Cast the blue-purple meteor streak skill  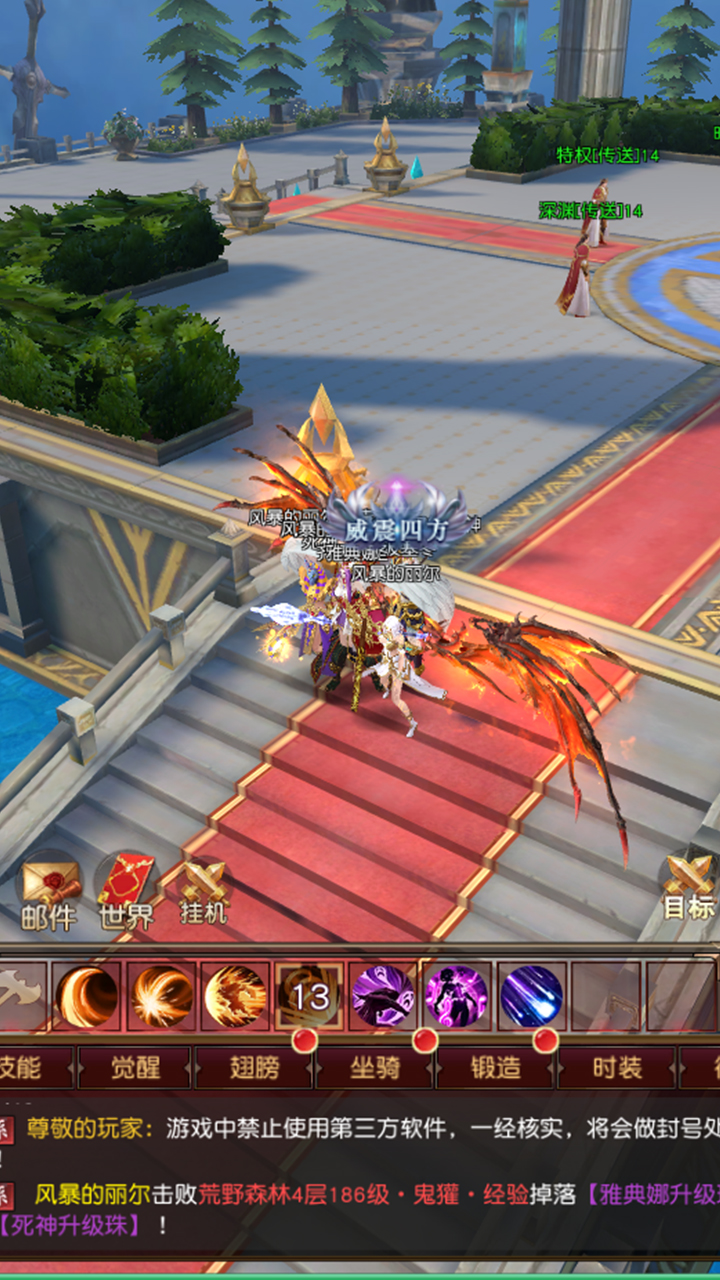[531, 996]
